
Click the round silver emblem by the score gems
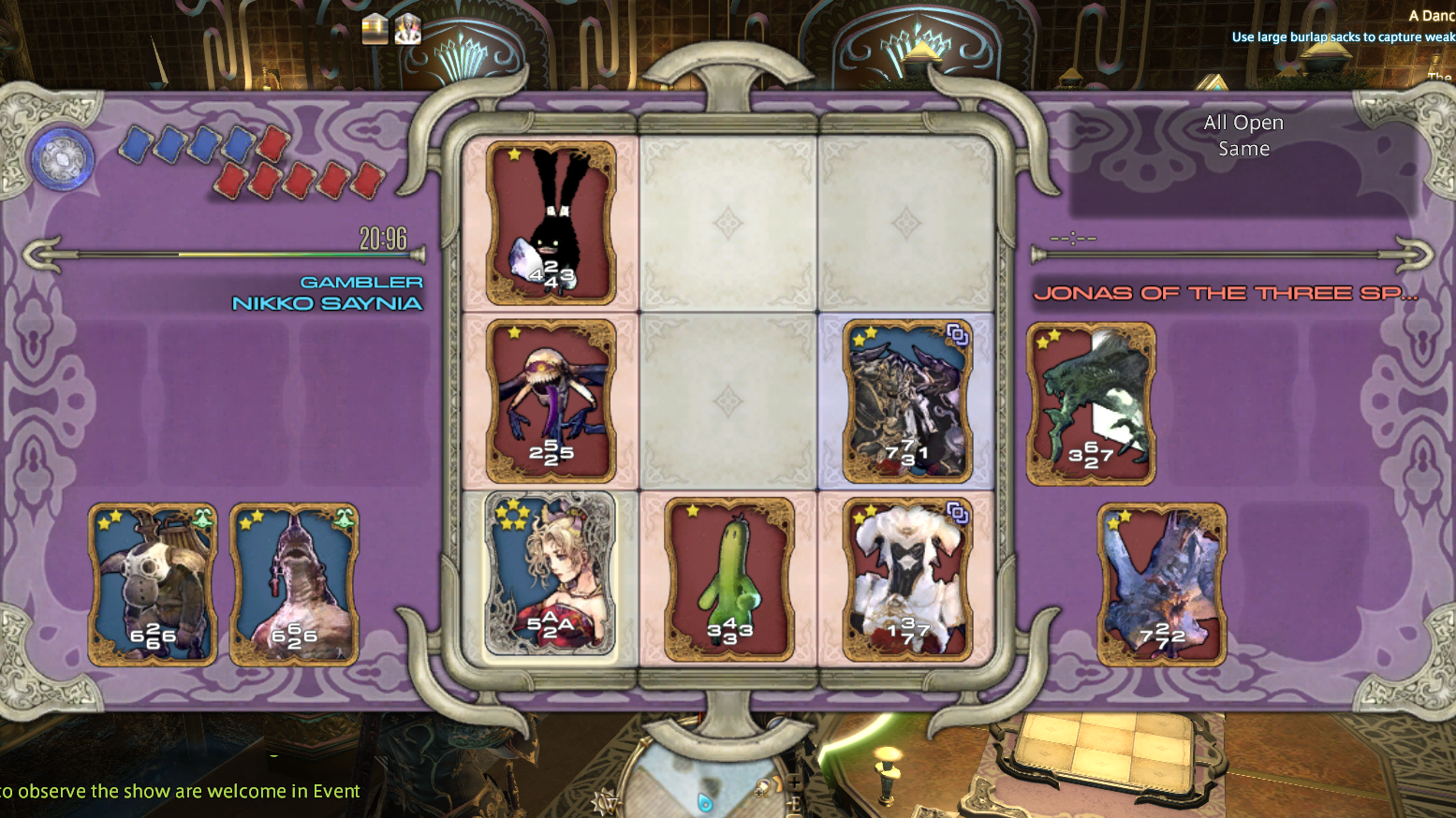coord(63,158)
